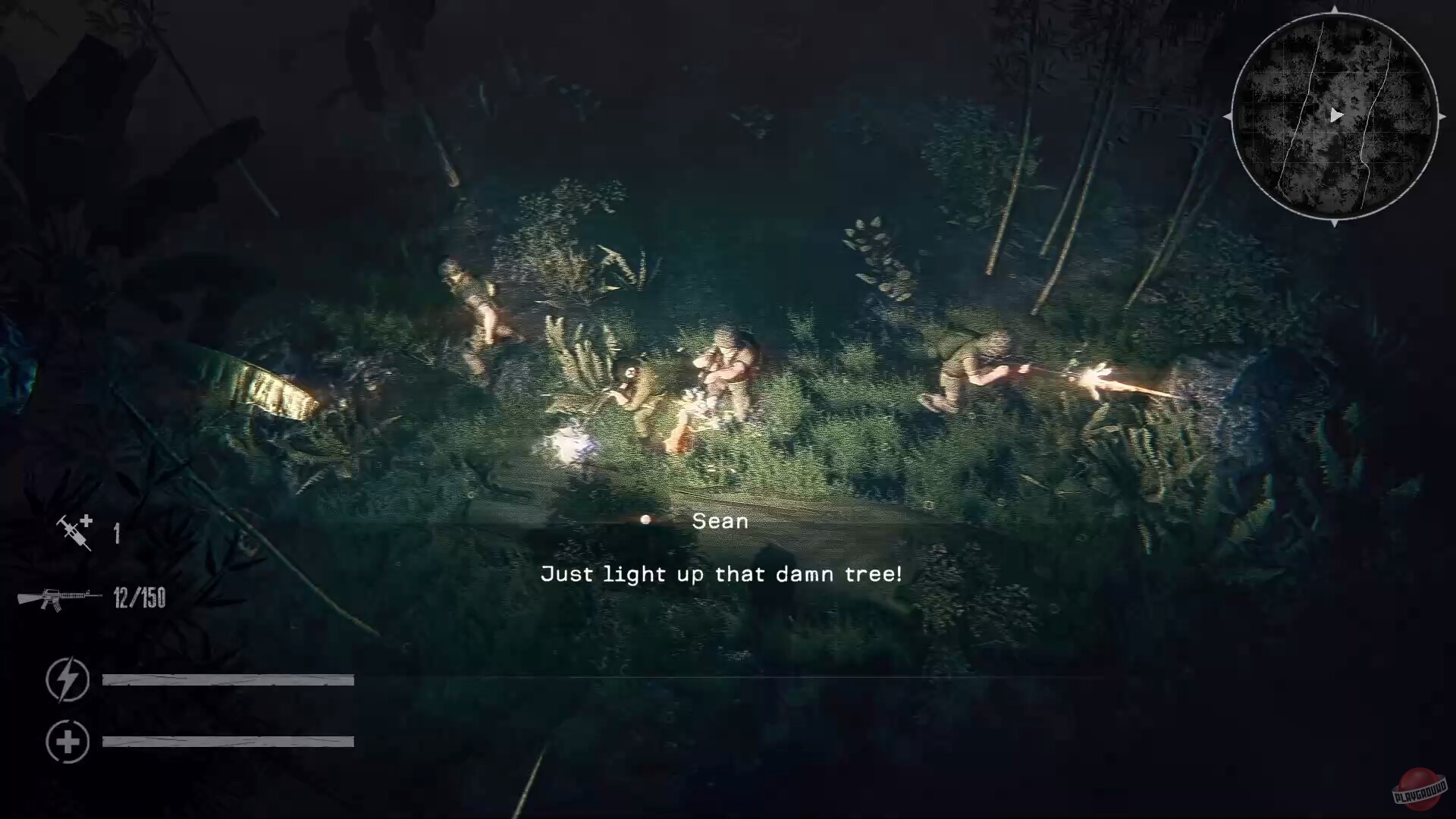Click the west compass point of the minimap
Image resolution: width=1456 pixels, height=819 pixels.
pos(1226,118)
